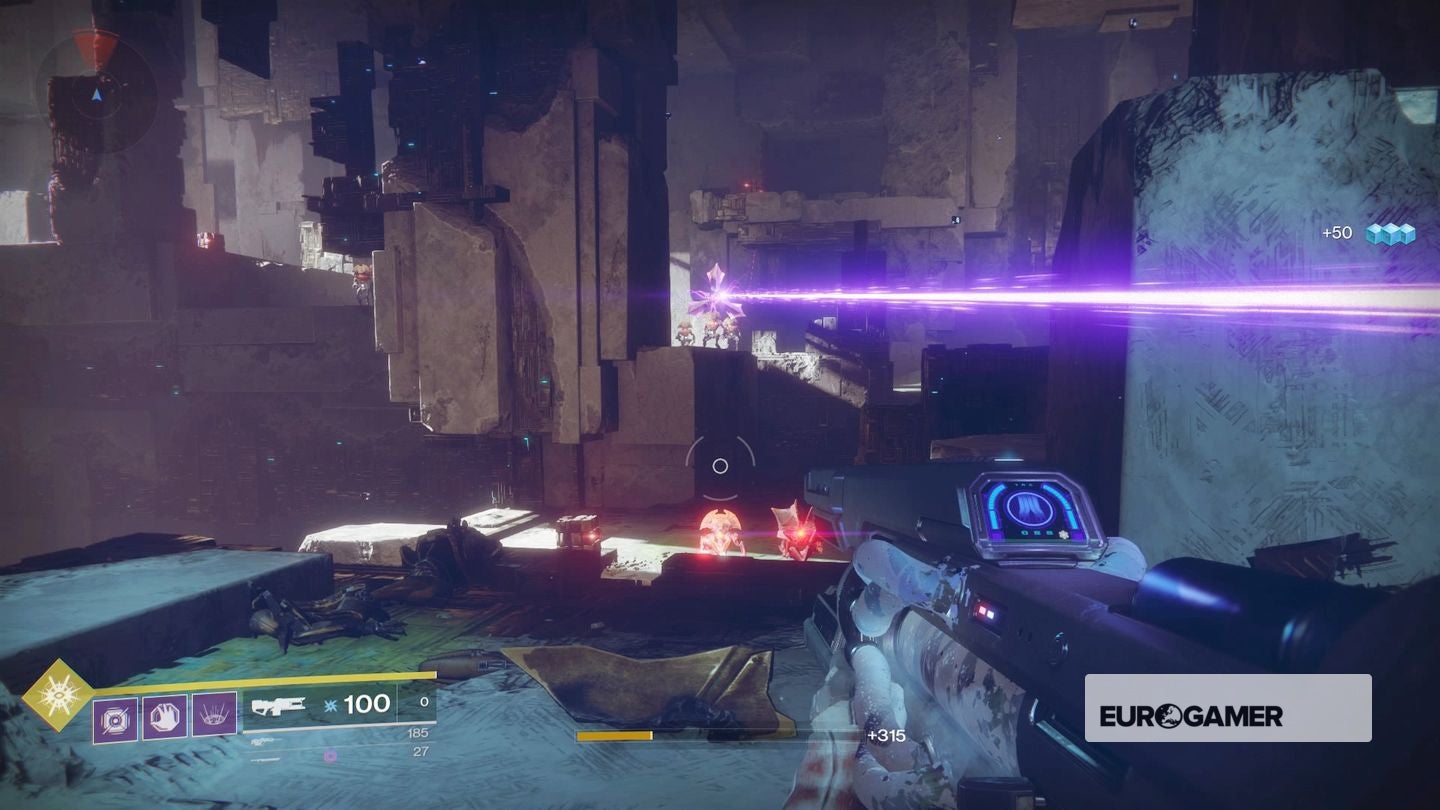Screen dimensions: 1440x810
Task: Click the red enemy blip on the radar
Action: pyautogui.click(x=96, y=47)
